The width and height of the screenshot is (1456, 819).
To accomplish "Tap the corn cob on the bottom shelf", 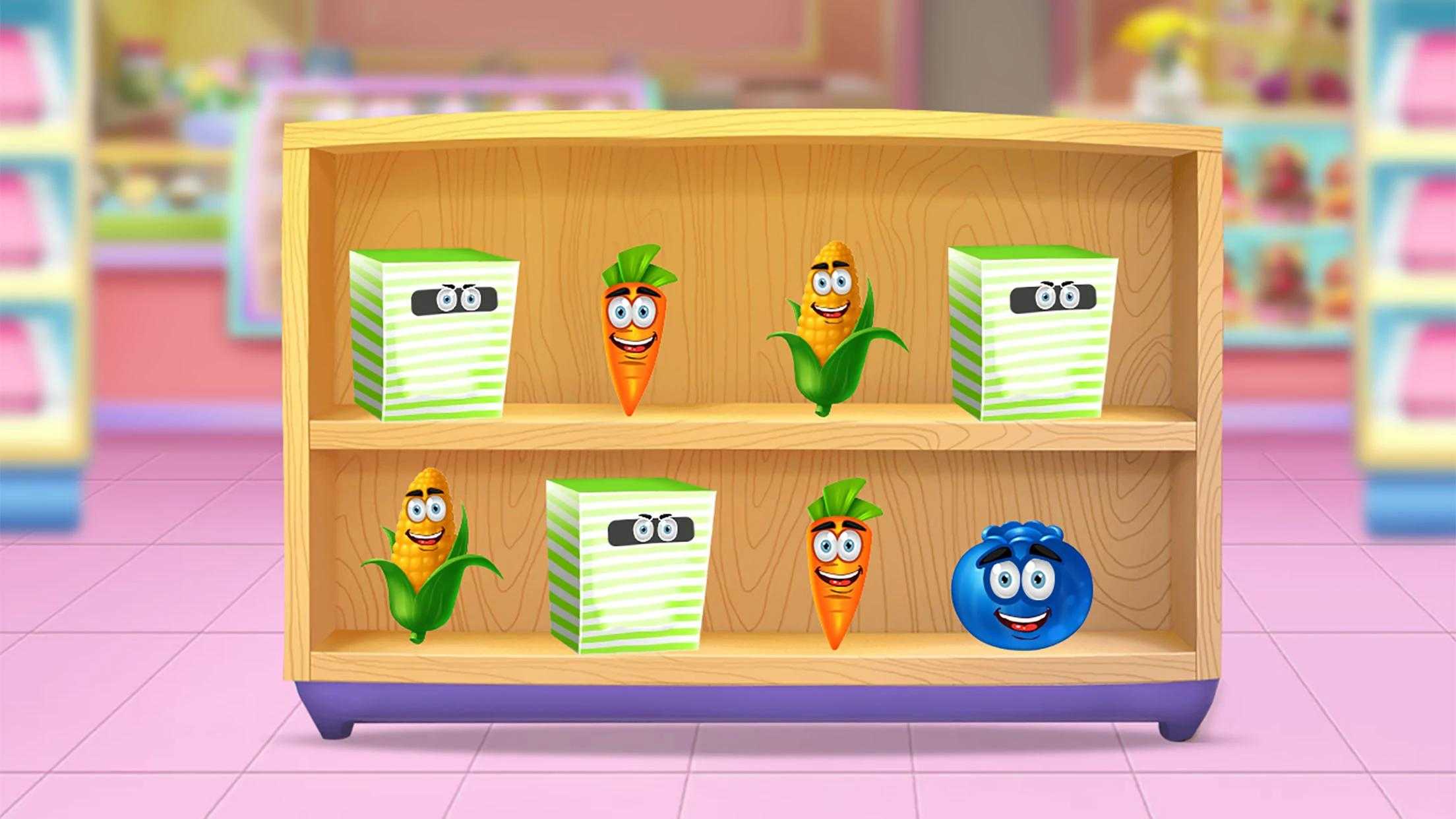I will click(x=427, y=554).
